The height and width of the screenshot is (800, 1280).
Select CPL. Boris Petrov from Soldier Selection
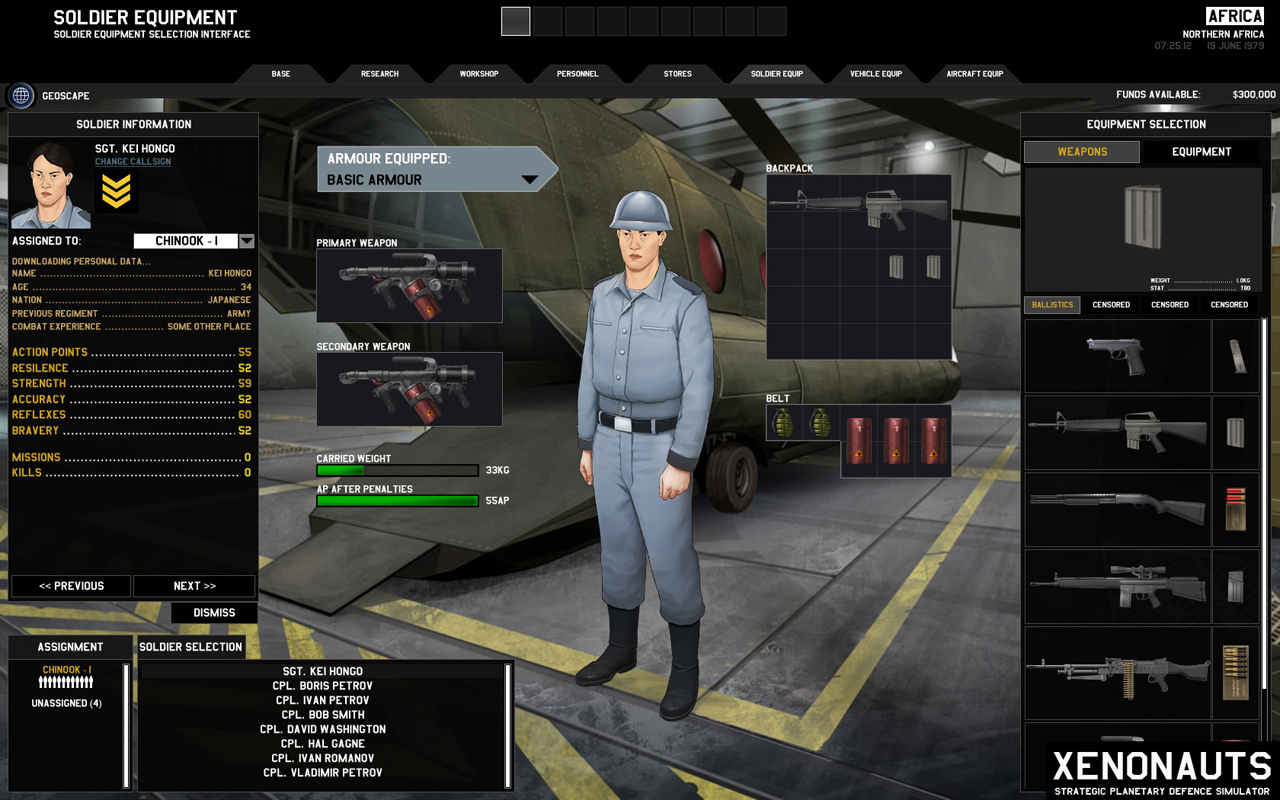pyautogui.click(x=325, y=685)
